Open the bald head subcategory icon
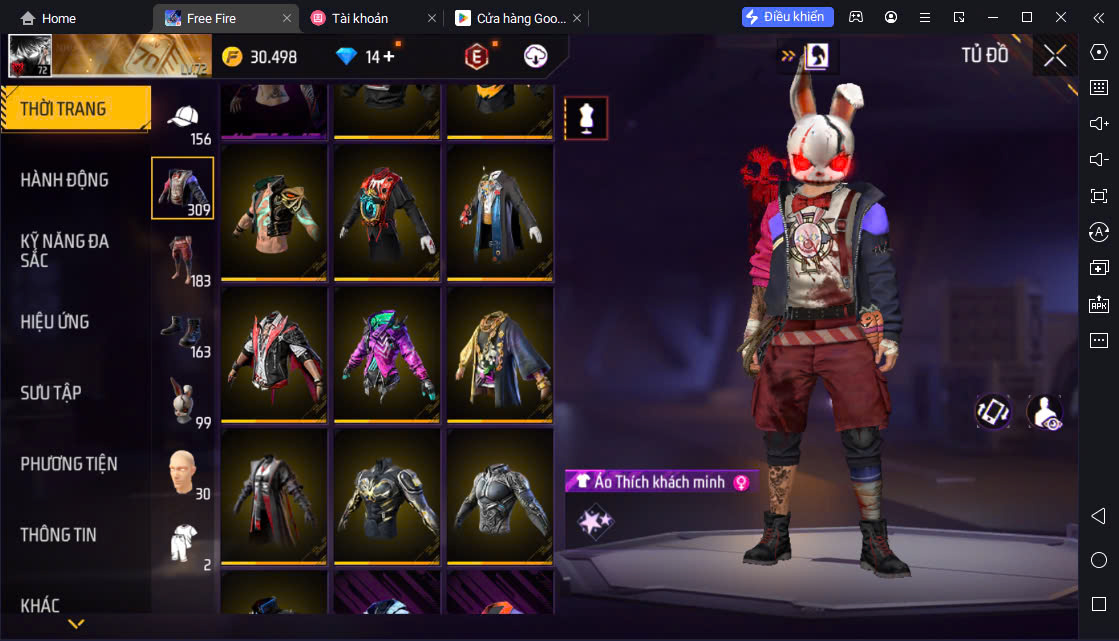This screenshot has width=1119, height=641. (183, 473)
